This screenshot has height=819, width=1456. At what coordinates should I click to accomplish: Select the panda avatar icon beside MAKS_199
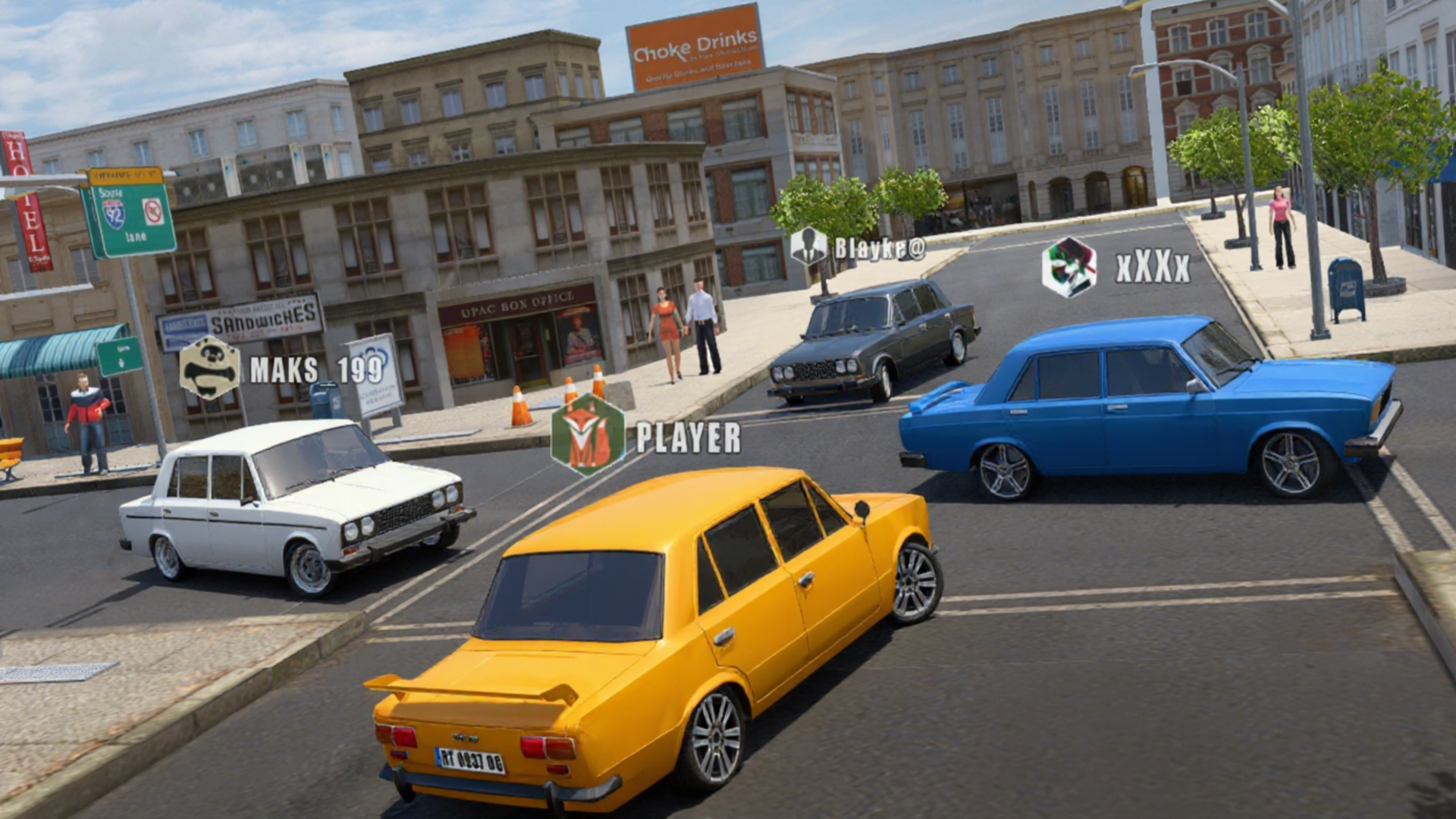tap(210, 369)
